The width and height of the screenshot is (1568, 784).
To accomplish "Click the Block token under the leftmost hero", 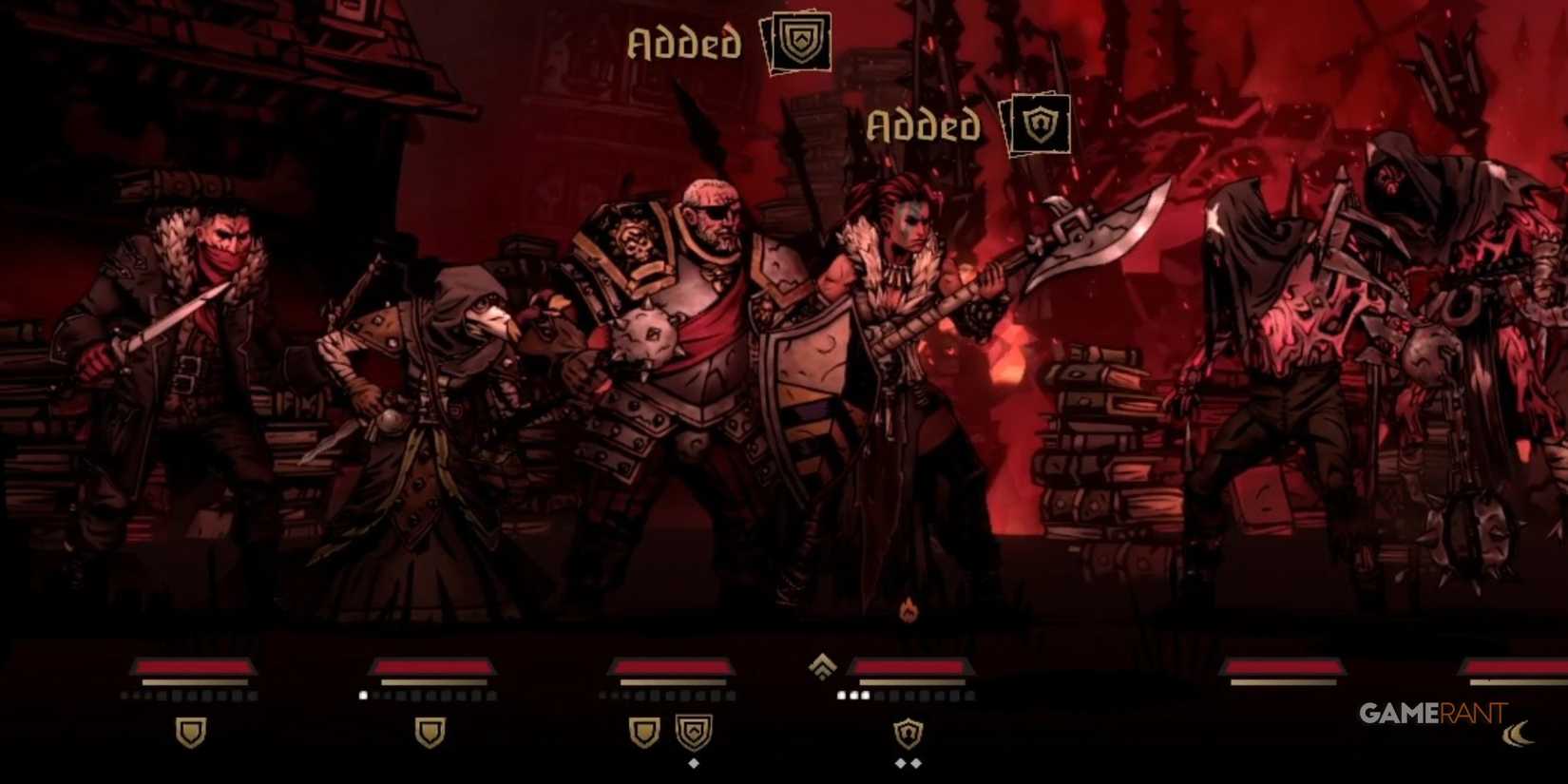I will point(191,730).
